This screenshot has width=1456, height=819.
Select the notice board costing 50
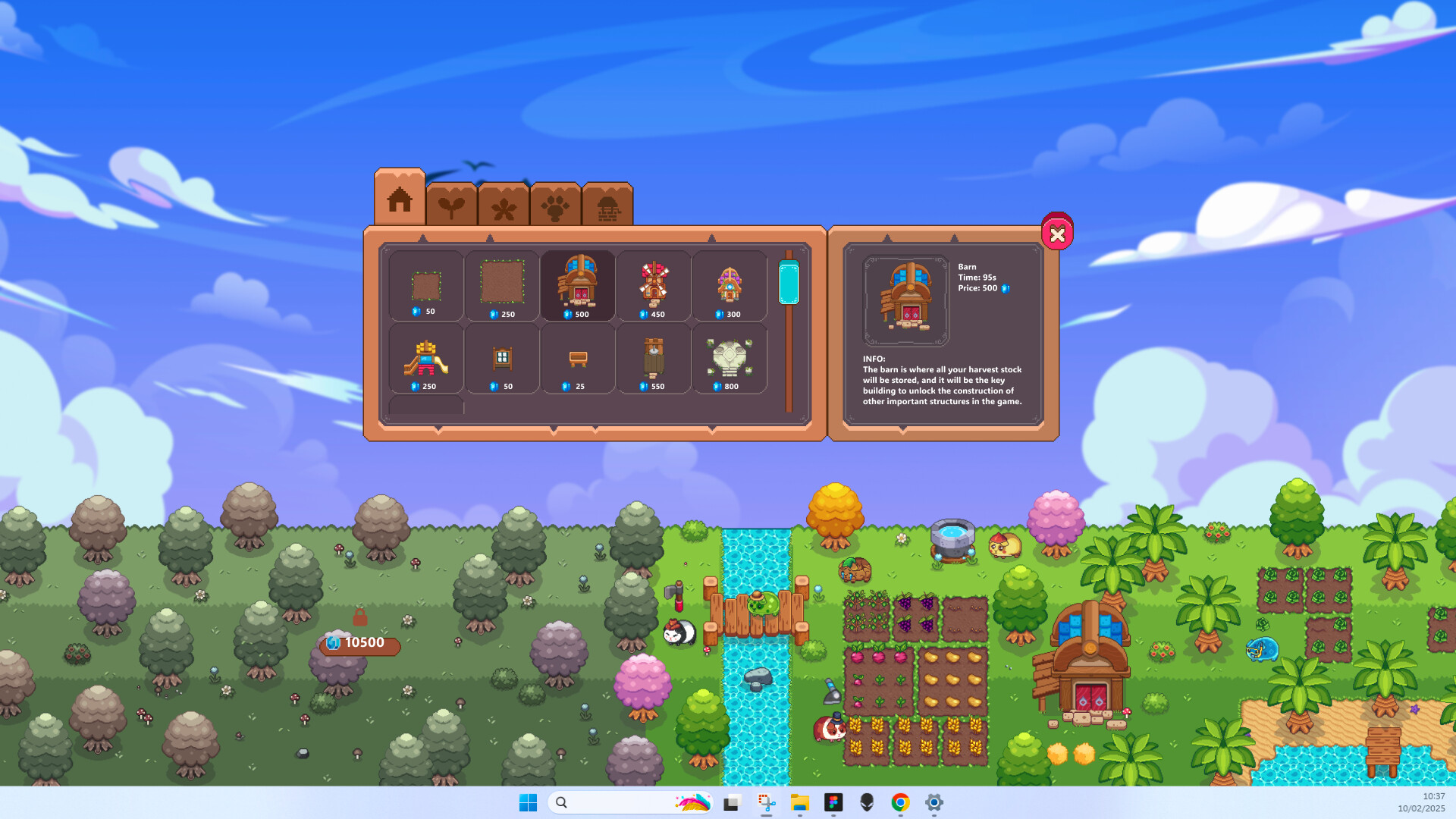click(502, 358)
